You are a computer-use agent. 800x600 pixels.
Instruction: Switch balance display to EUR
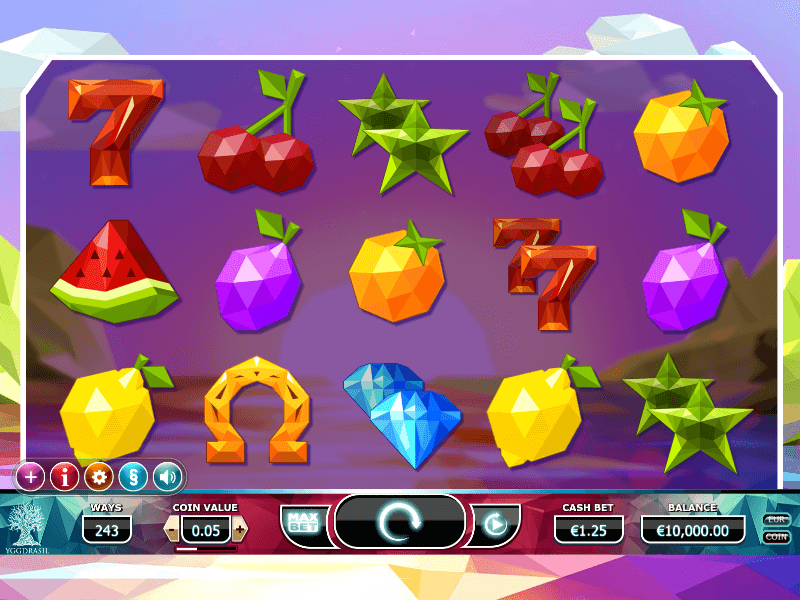776,520
